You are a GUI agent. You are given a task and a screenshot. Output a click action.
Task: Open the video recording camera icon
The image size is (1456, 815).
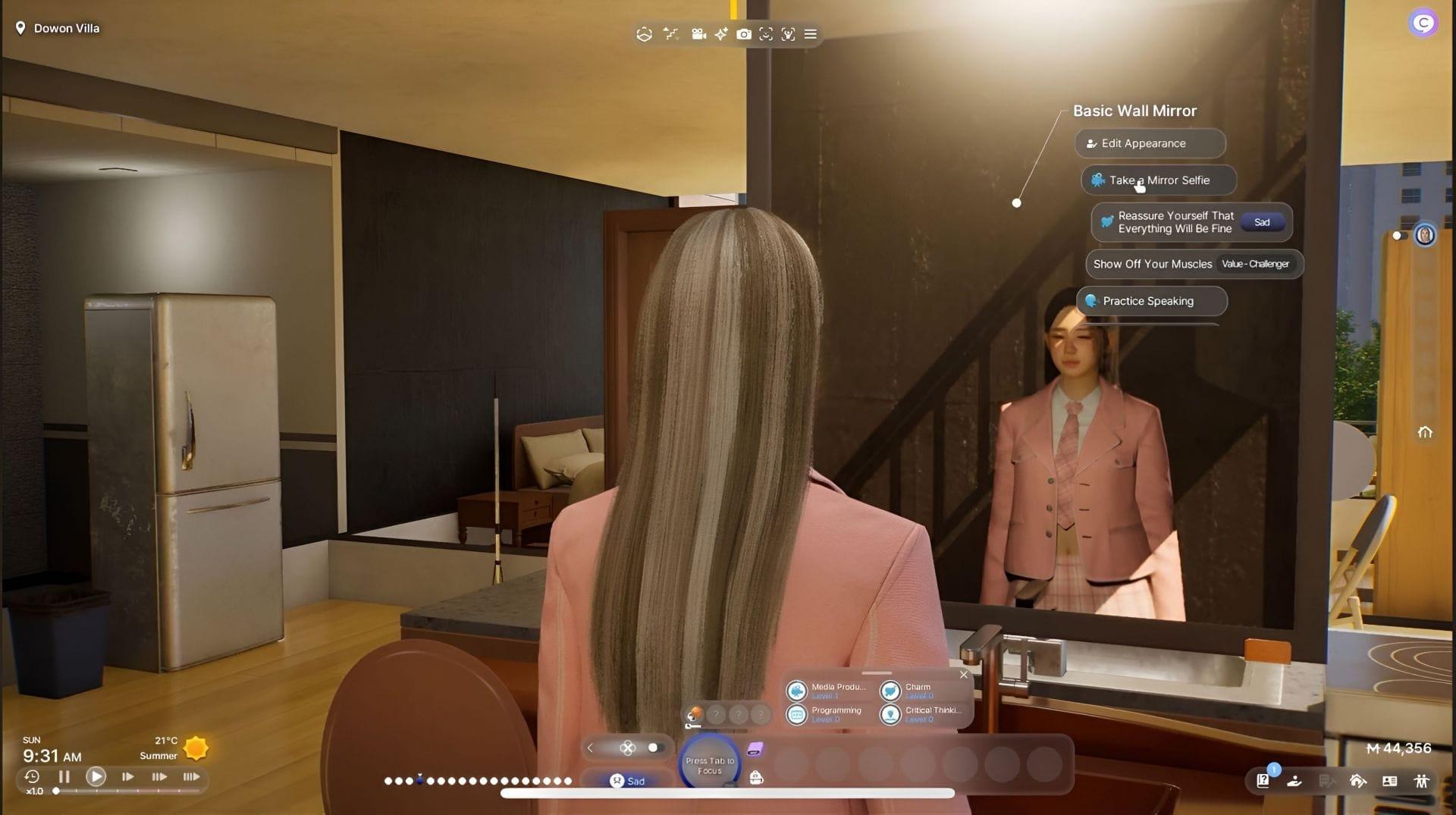tap(698, 34)
